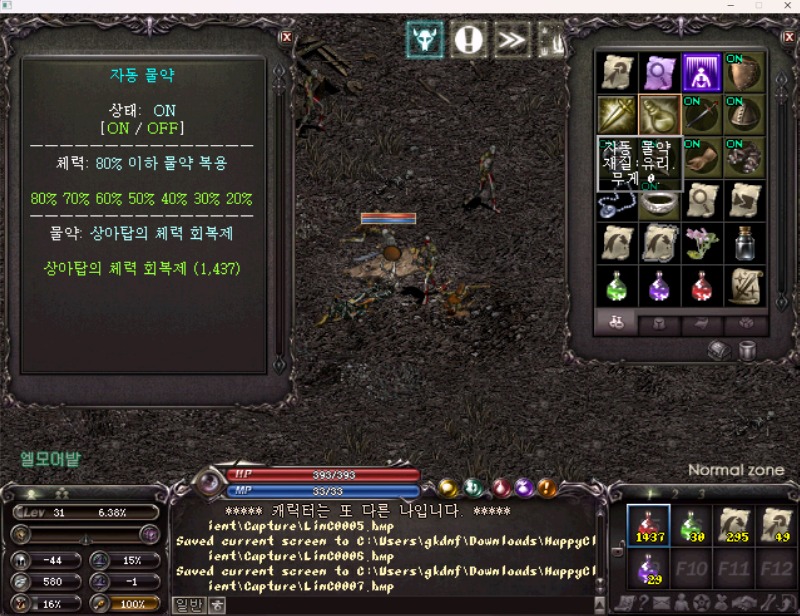
Task: Select the silver ring in inventory
Action: [659, 201]
